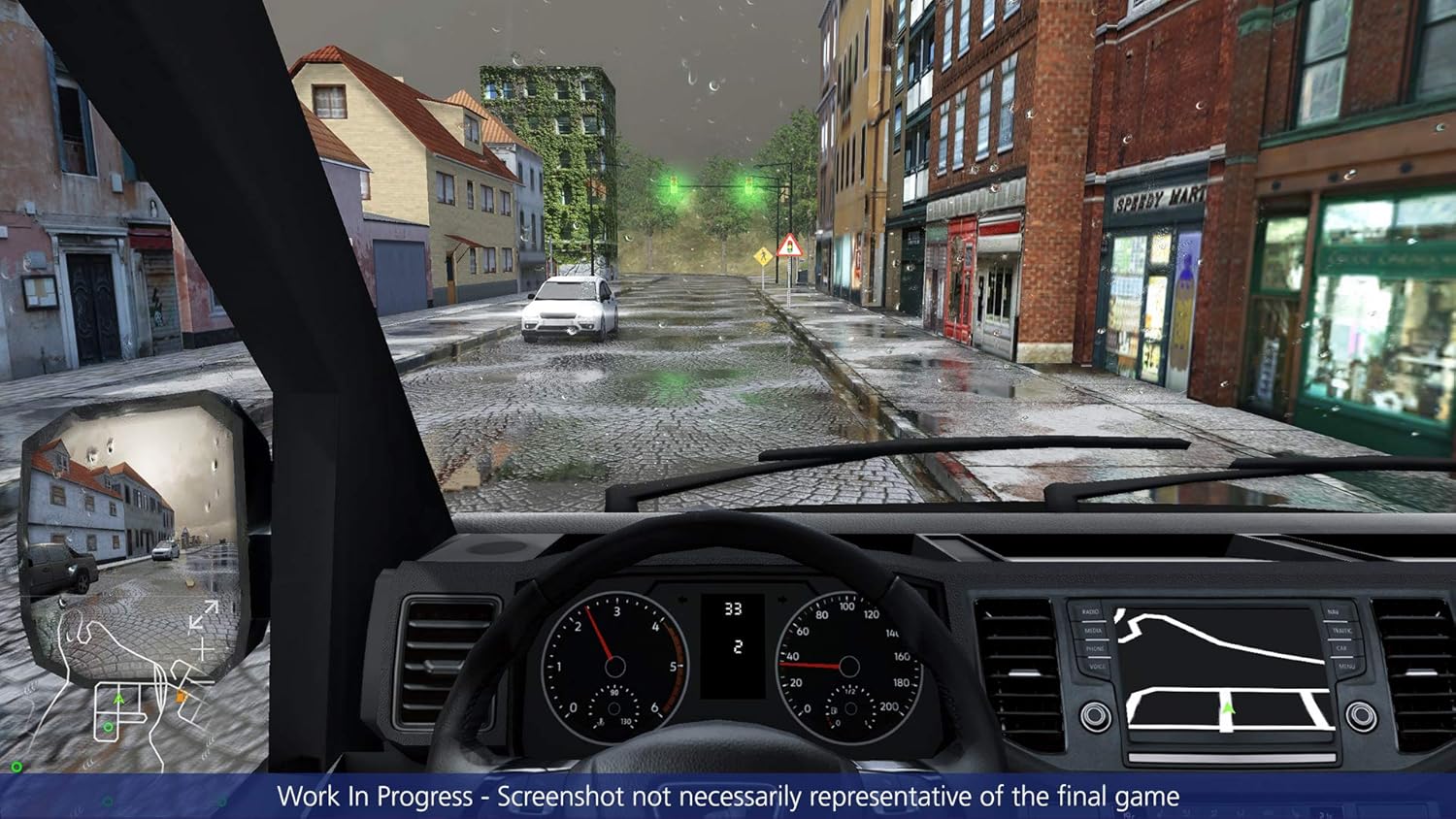Viewport: 1456px width, 819px height.
Task: Expand the minimap using the diagonal arrows
Action: point(203,615)
